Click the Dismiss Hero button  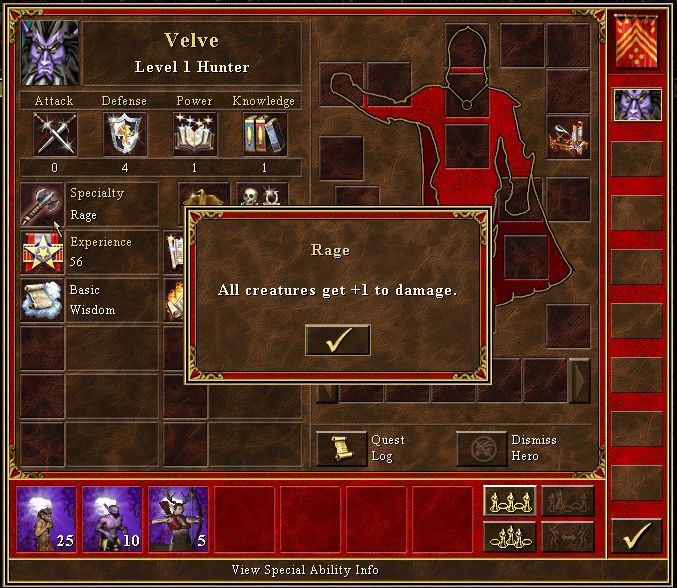[x=482, y=448]
